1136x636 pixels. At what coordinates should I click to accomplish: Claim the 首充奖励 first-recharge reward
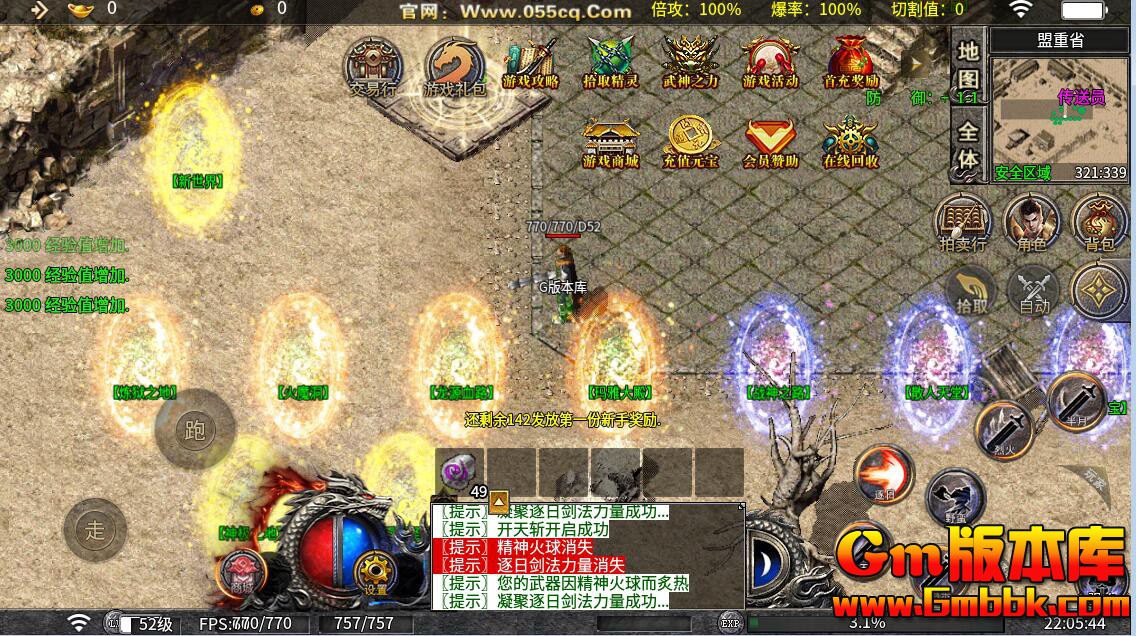point(850,63)
